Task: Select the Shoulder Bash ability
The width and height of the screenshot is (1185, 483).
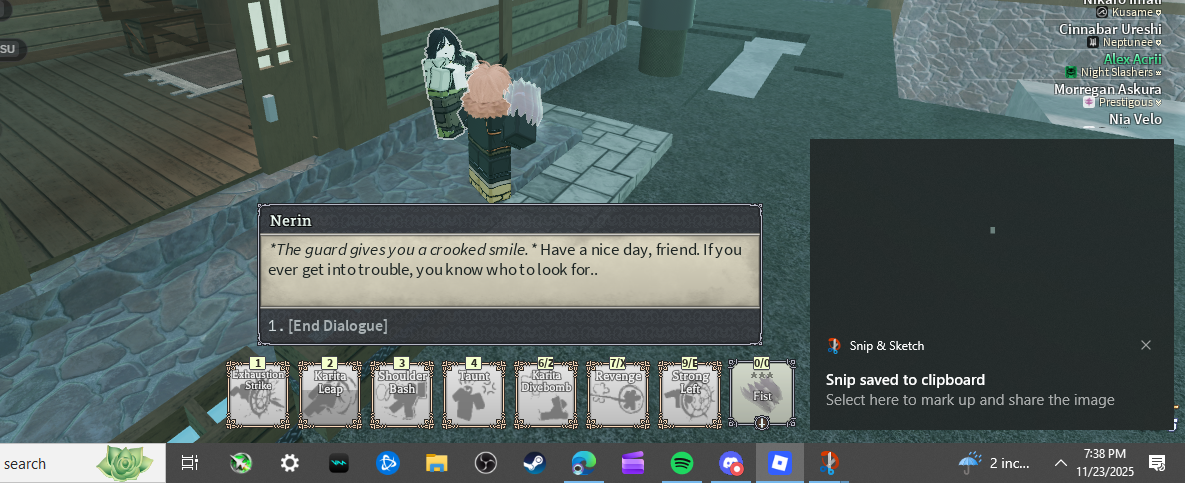Action: click(x=402, y=395)
